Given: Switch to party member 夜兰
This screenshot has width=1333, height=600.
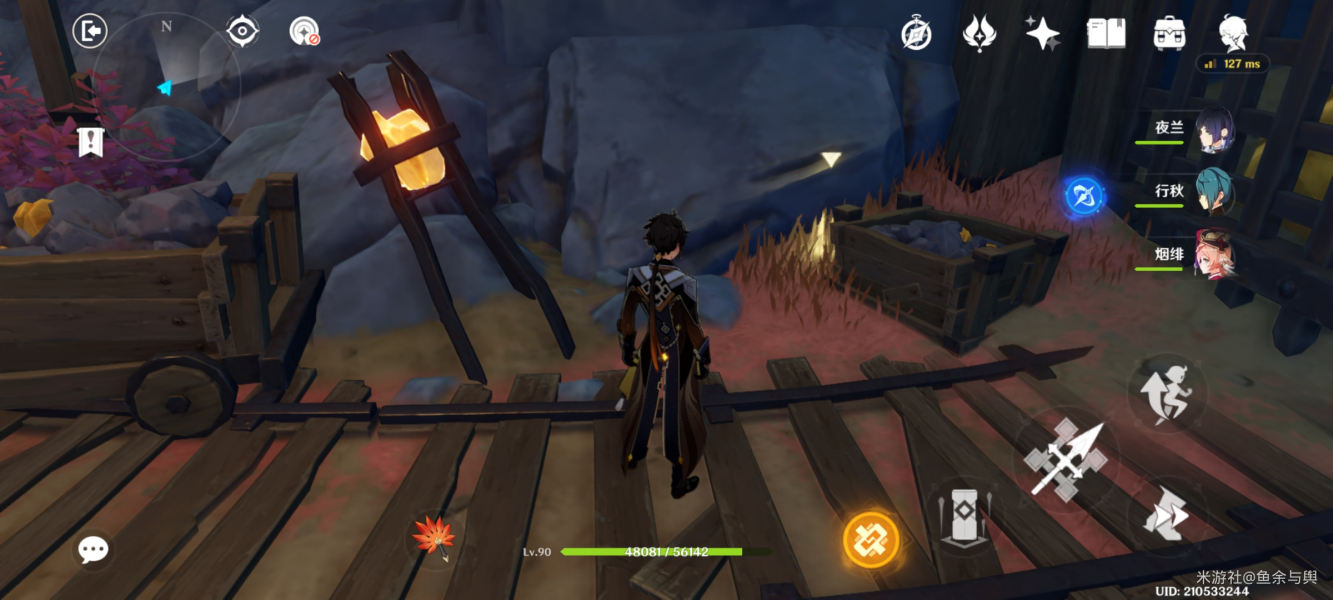Looking at the screenshot, I should [1213, 130].
